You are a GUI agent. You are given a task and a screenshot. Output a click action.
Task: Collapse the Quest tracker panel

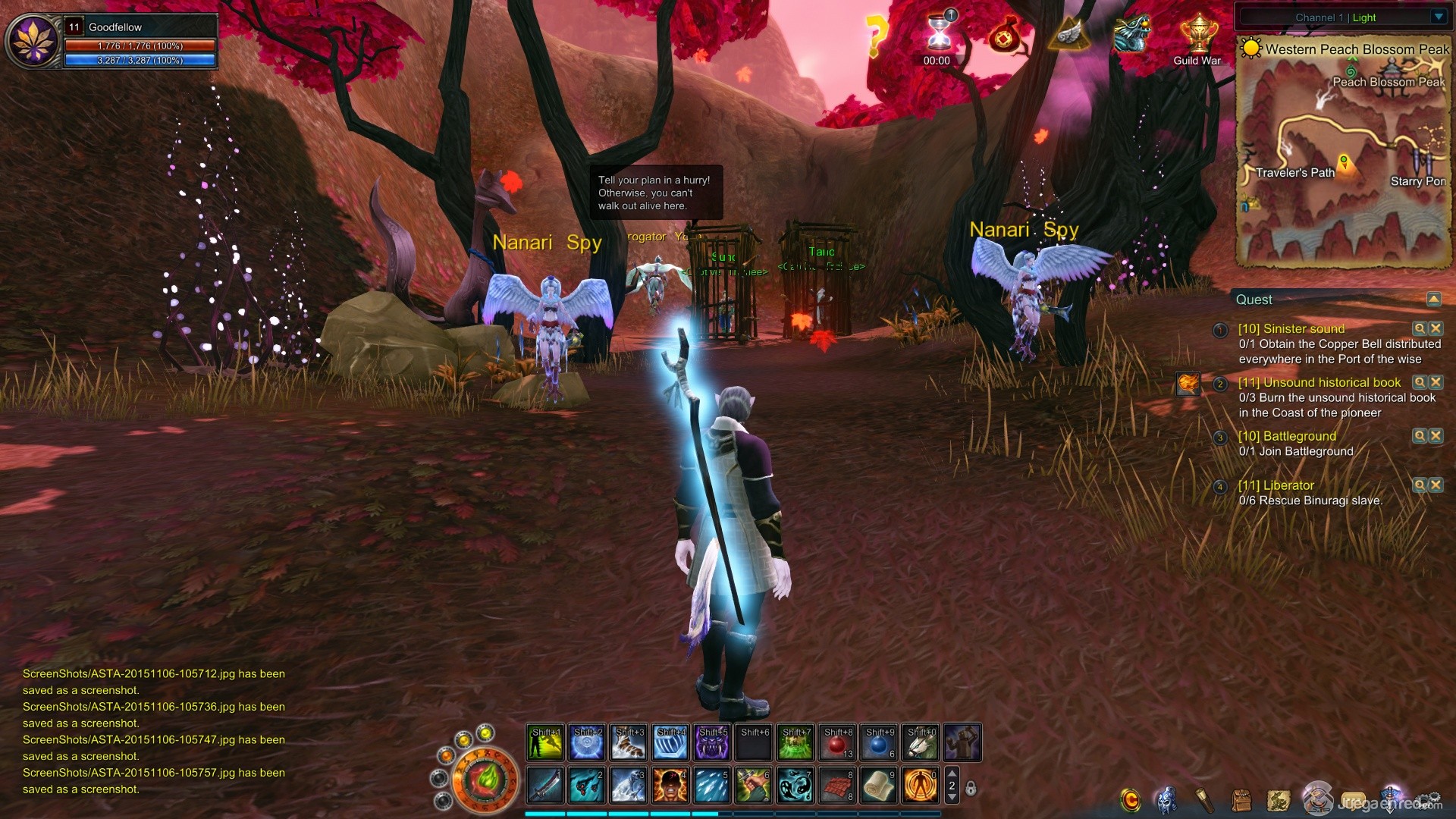pos(1433,300)
